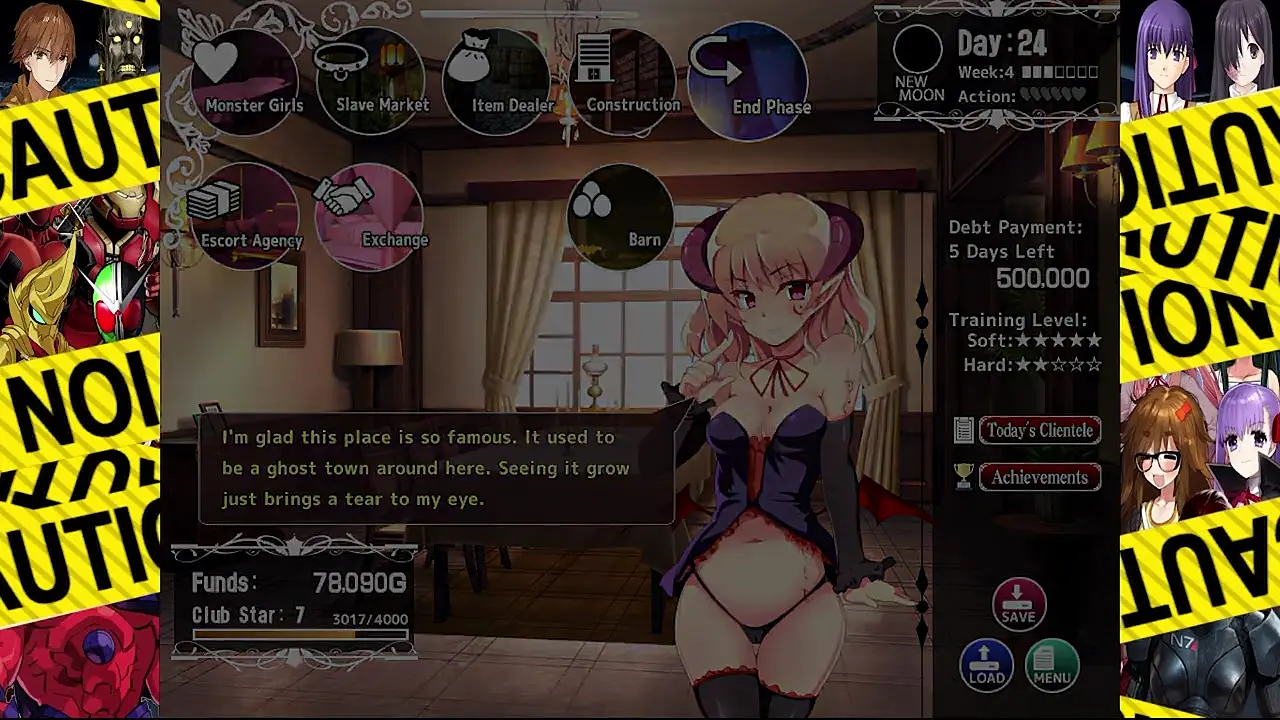This screenshot has height=720, width=1280.
Task: Advance the dialogue text box
Action: coord(436,468)
